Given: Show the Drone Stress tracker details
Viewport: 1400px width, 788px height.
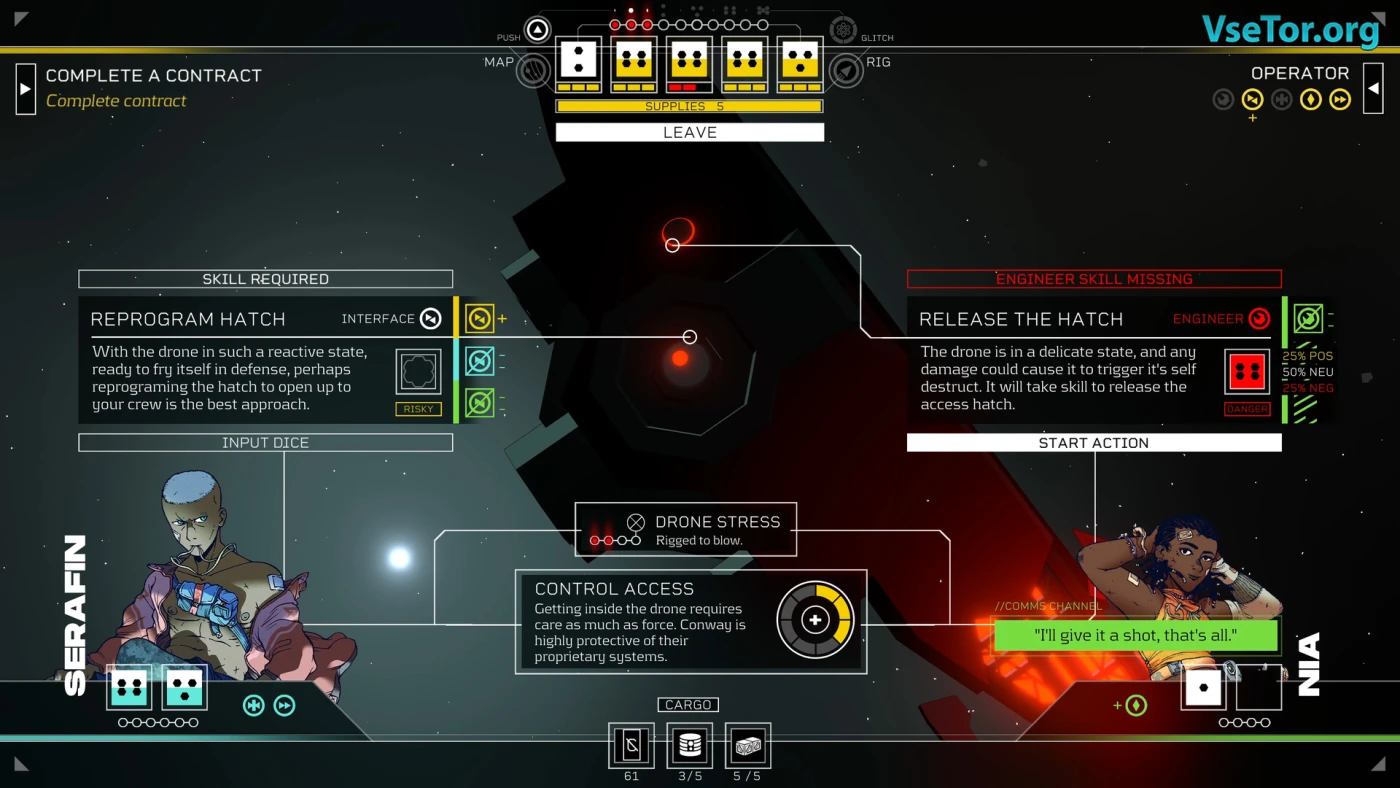Looking at the screenshot, I should (x=686, y=529).
